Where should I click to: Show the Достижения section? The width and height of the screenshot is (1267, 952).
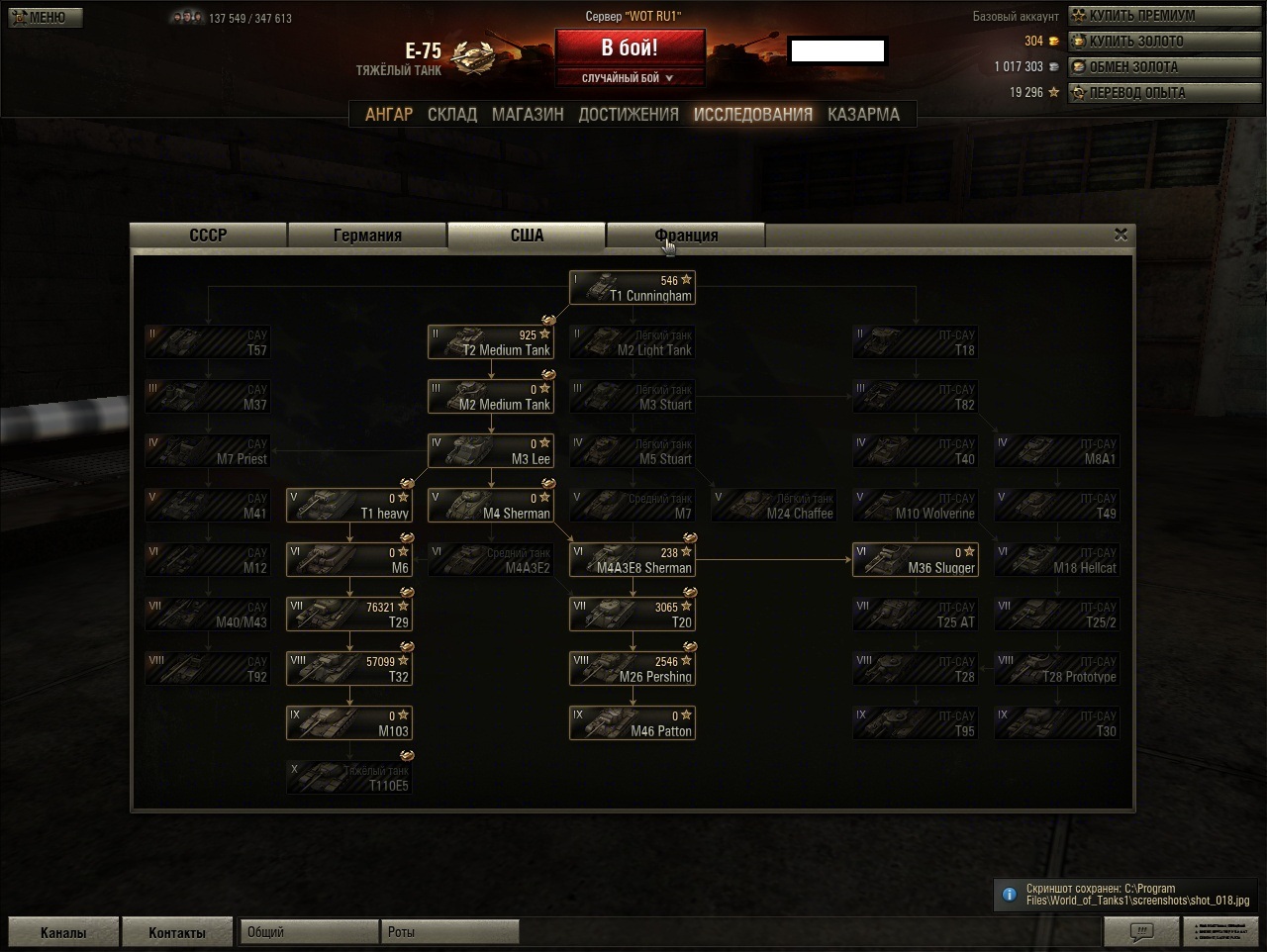(x=629, y=115)
